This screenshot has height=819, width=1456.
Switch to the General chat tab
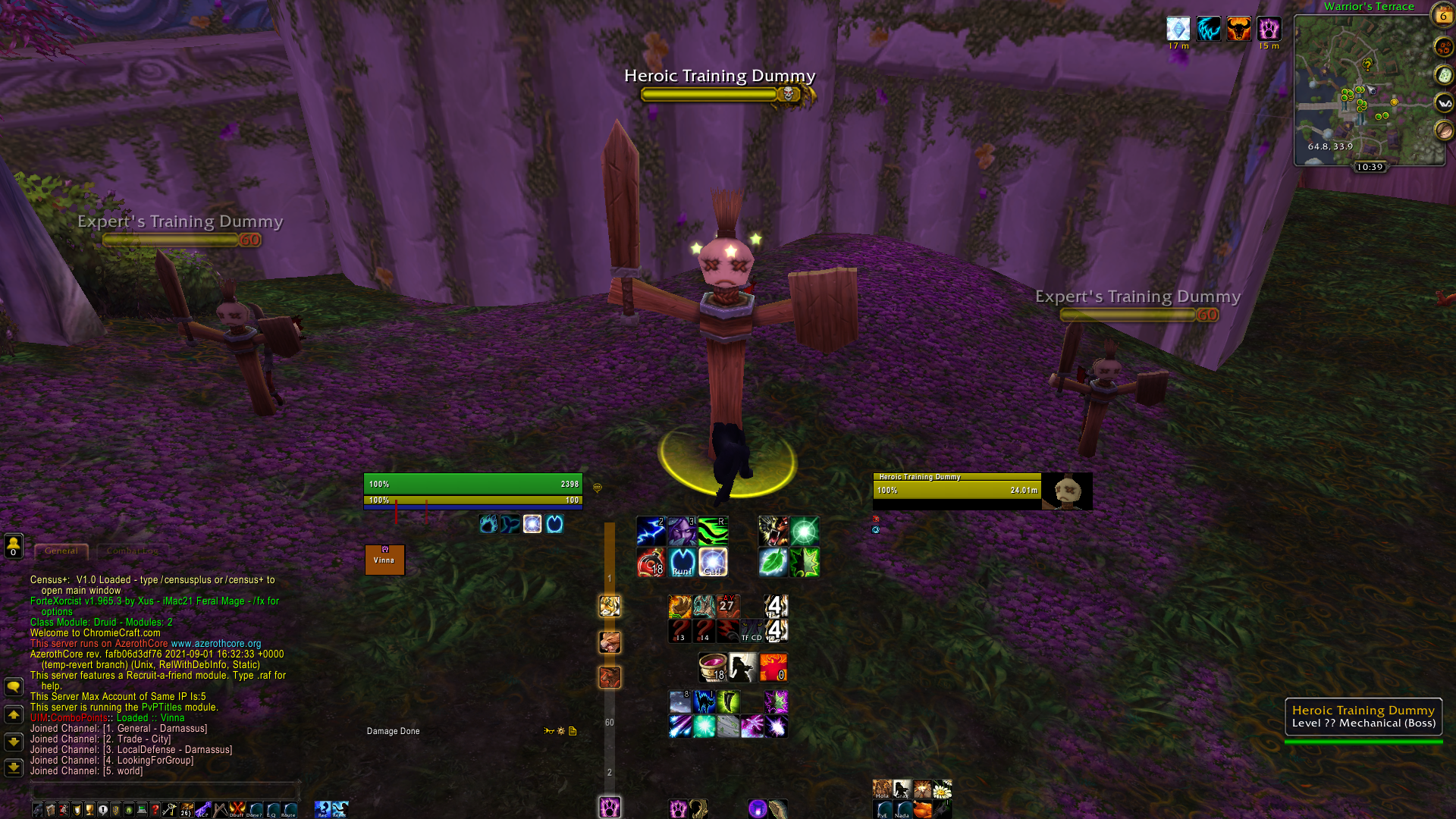pos(61,551)
